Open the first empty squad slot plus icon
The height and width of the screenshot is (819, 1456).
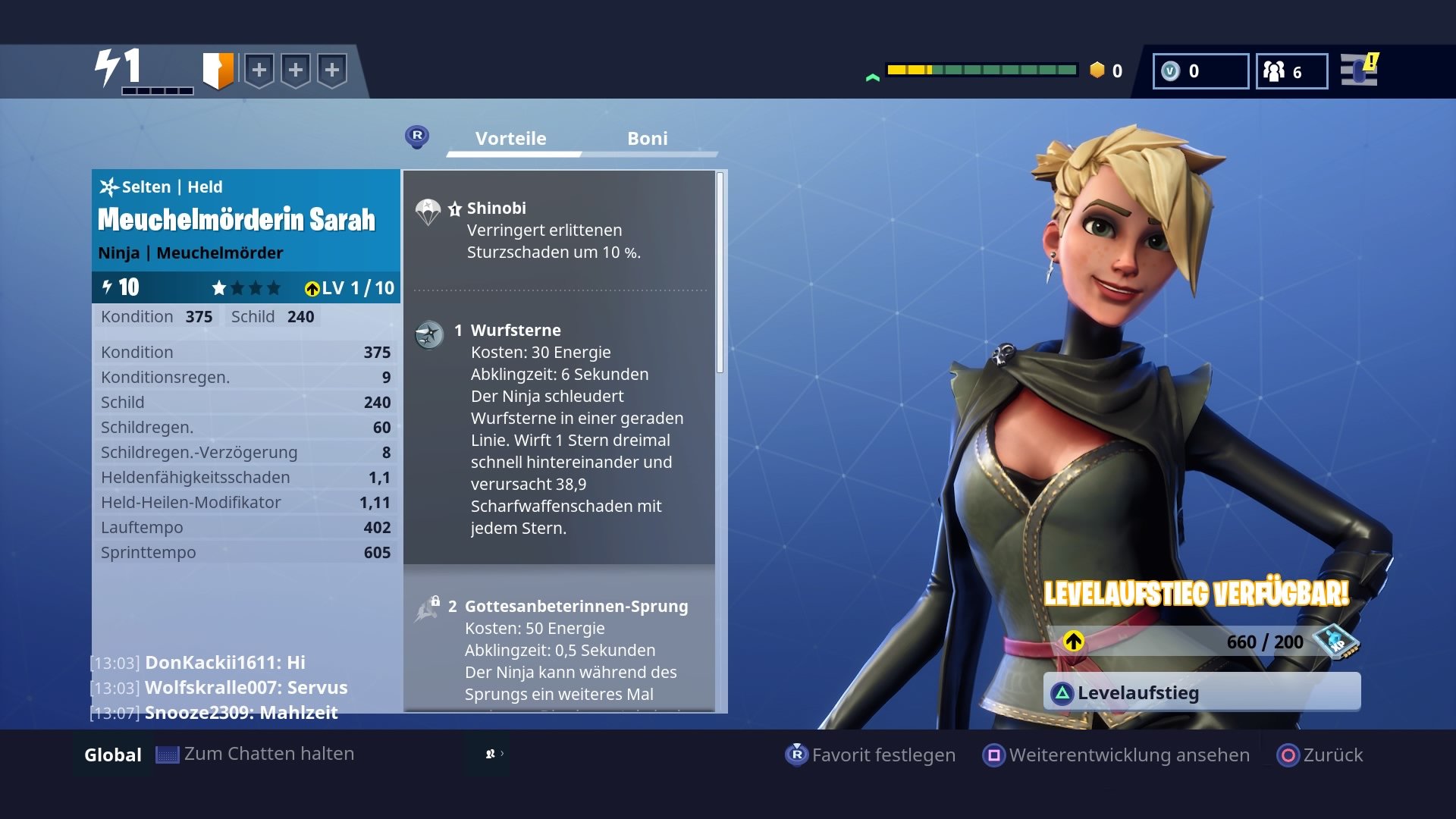pyautogui.click(x=260, y=70)
